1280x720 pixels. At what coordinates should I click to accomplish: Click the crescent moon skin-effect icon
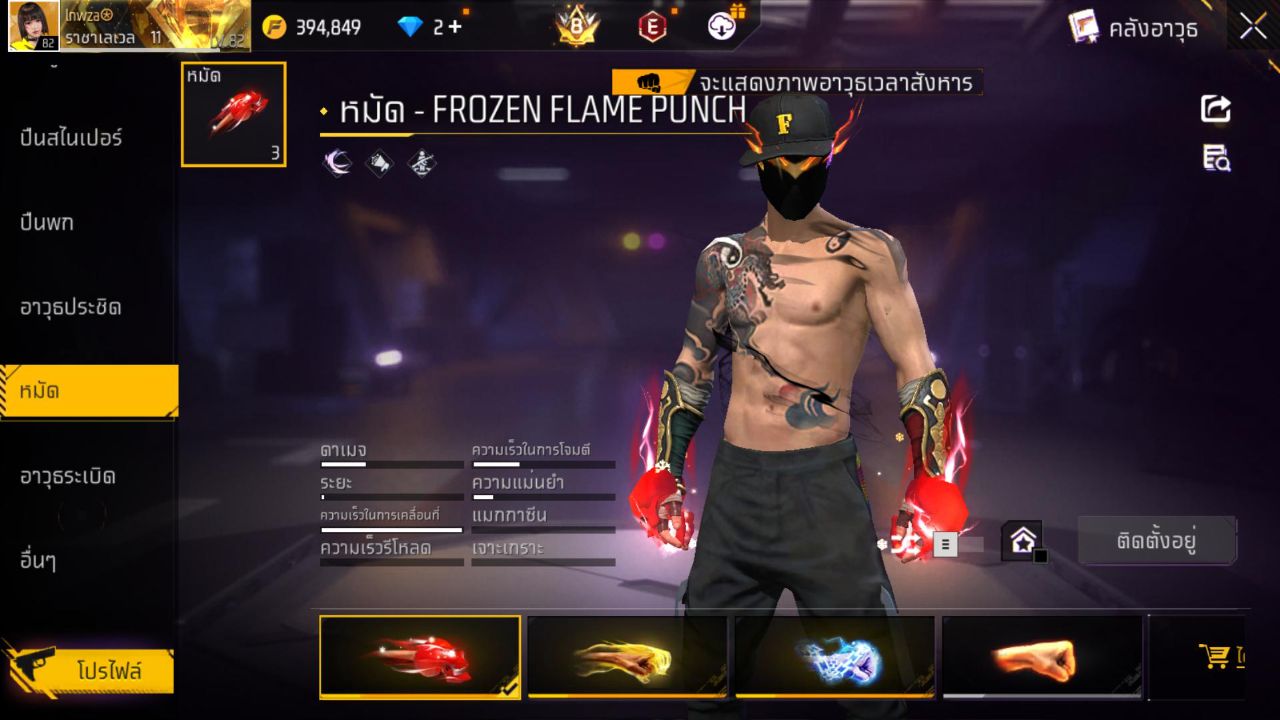click(x=338, y=163)
